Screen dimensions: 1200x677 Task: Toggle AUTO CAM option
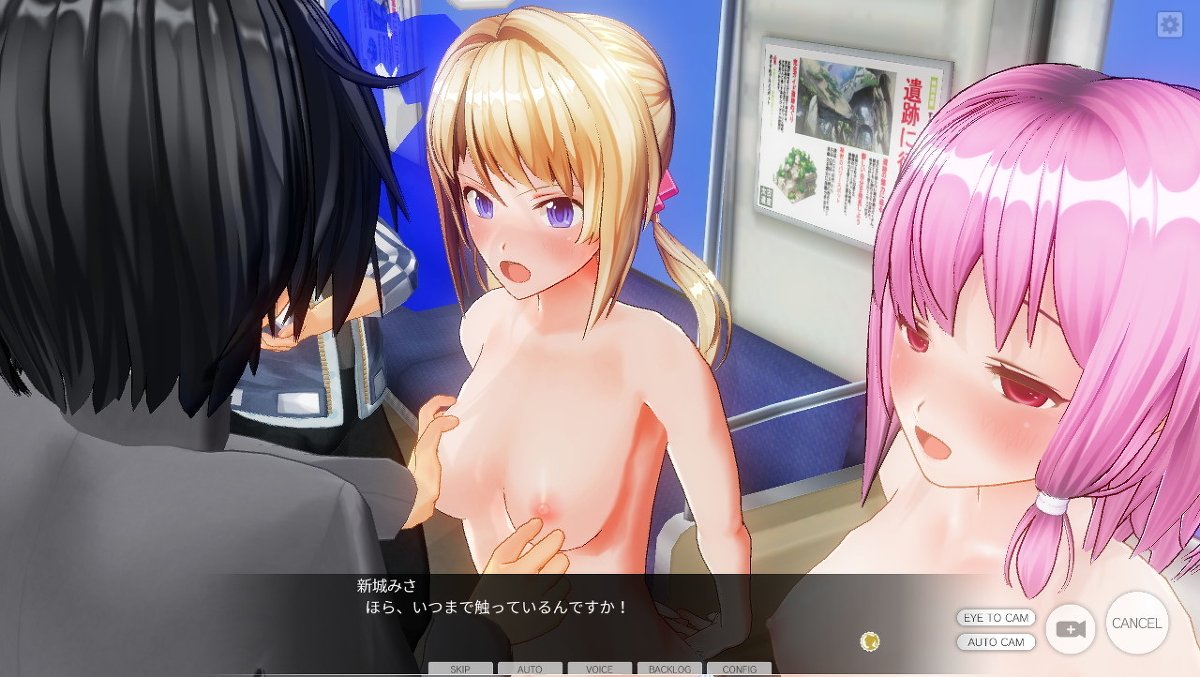995,642
